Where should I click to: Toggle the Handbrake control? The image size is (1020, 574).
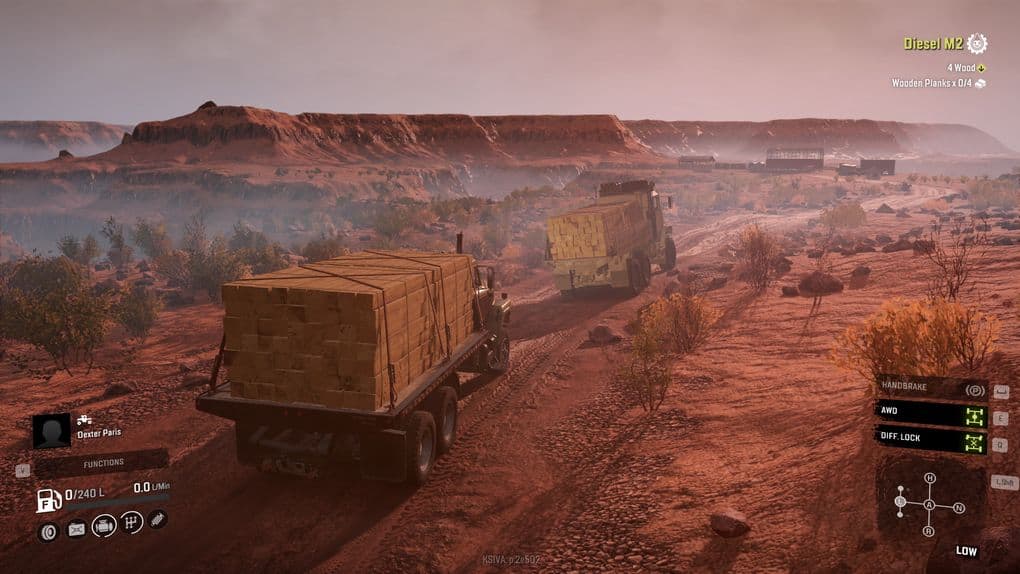pyautogui.click(x=931, y=389)
